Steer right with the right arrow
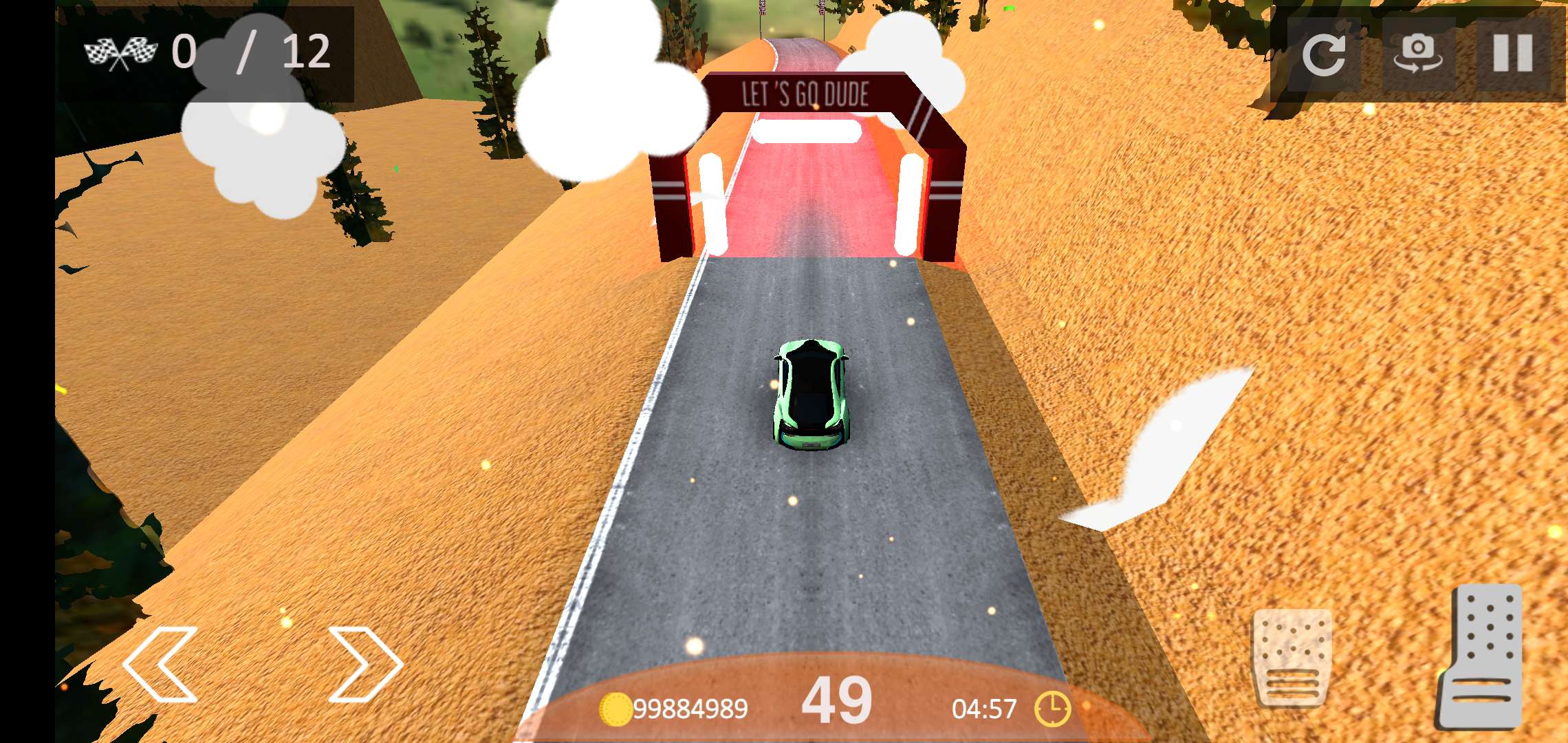 [364, 665]
